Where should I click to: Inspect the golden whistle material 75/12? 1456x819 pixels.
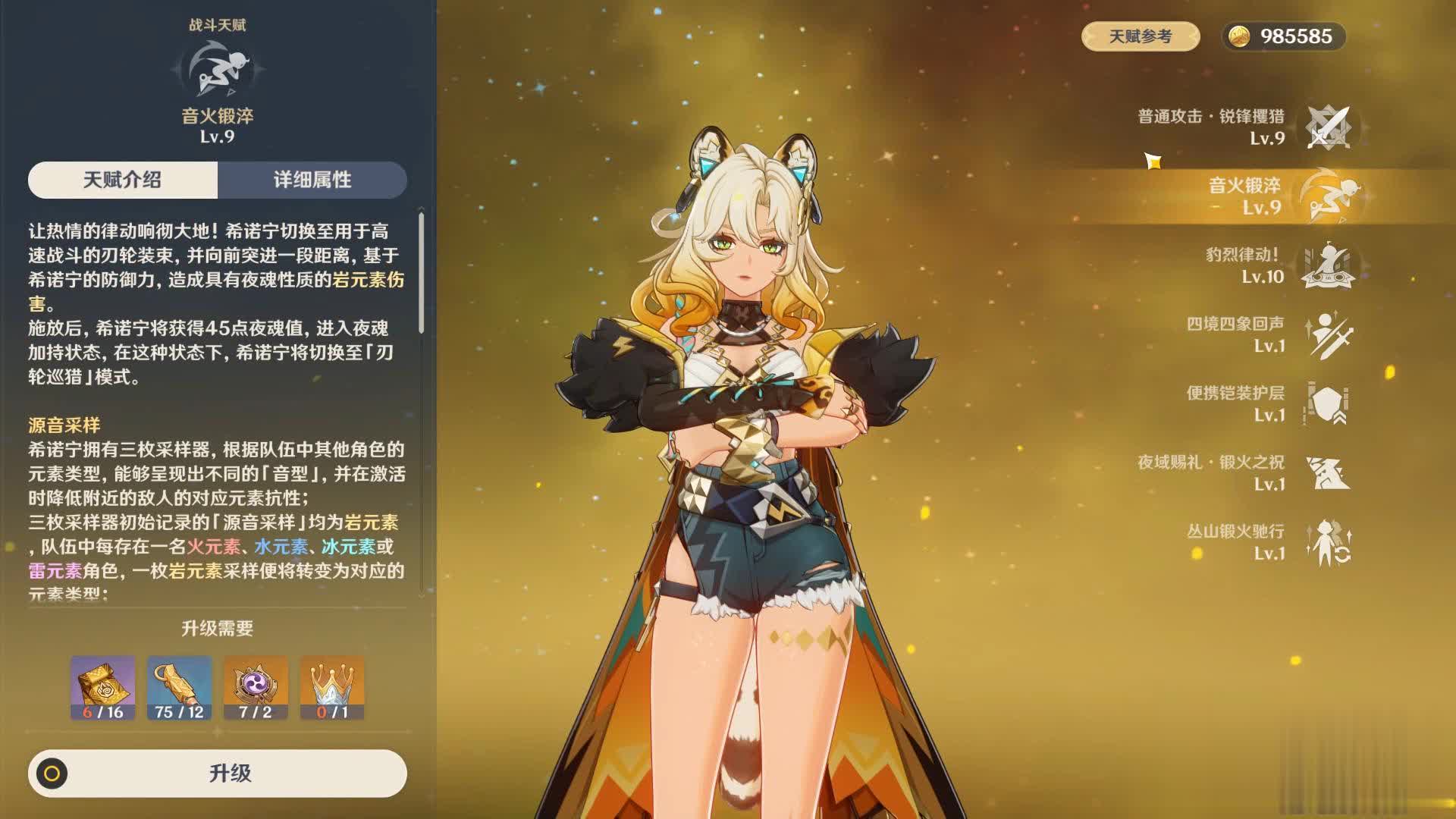179,687
